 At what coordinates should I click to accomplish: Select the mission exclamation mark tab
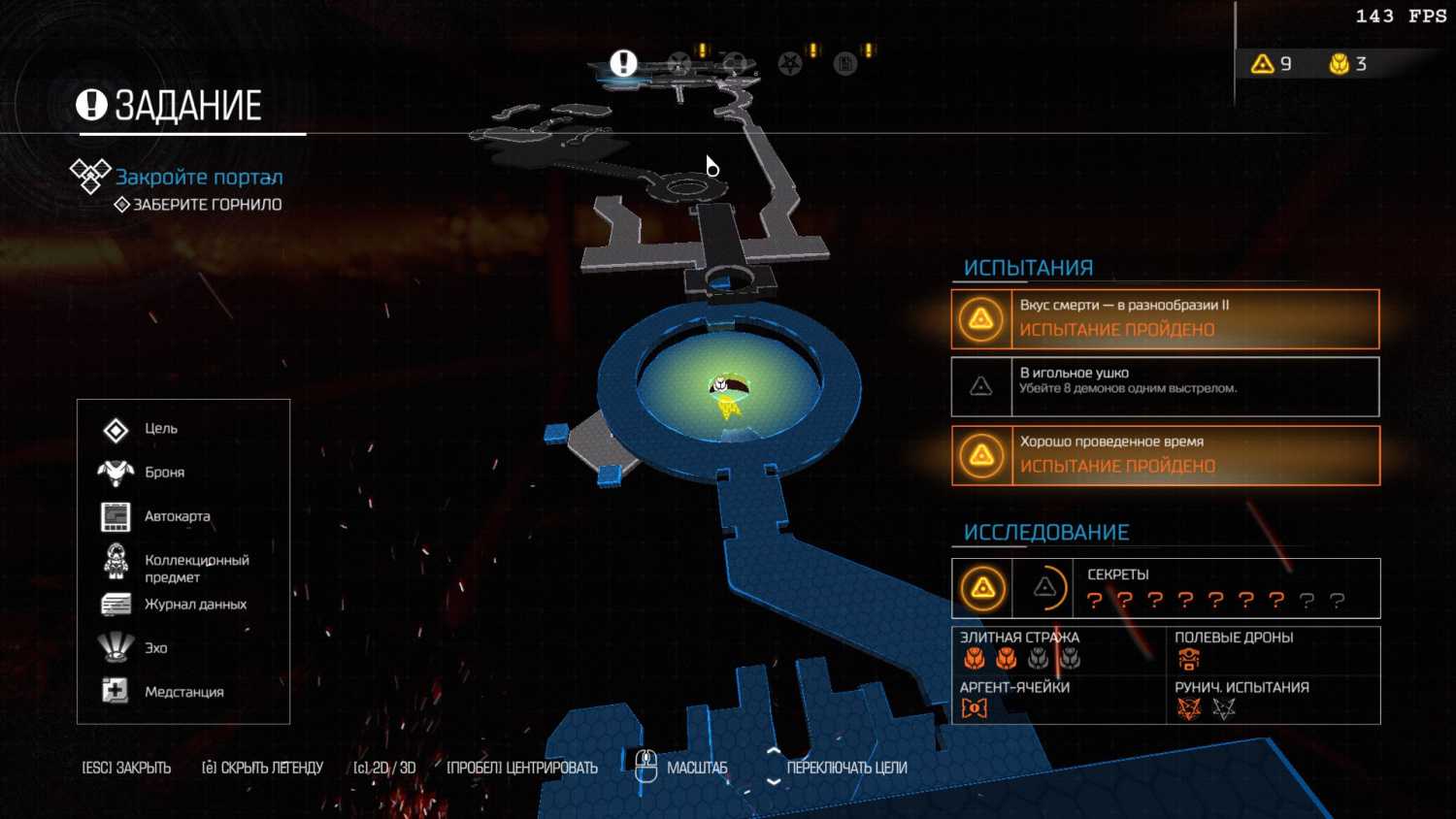pyautogui.click(x=623, y=63)
